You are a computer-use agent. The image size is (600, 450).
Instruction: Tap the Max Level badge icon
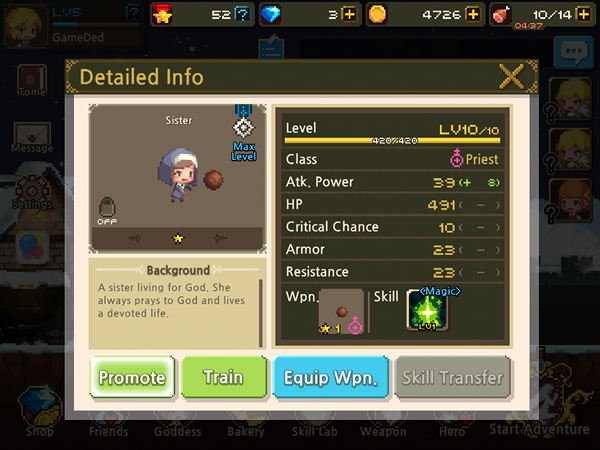(243, 130)
